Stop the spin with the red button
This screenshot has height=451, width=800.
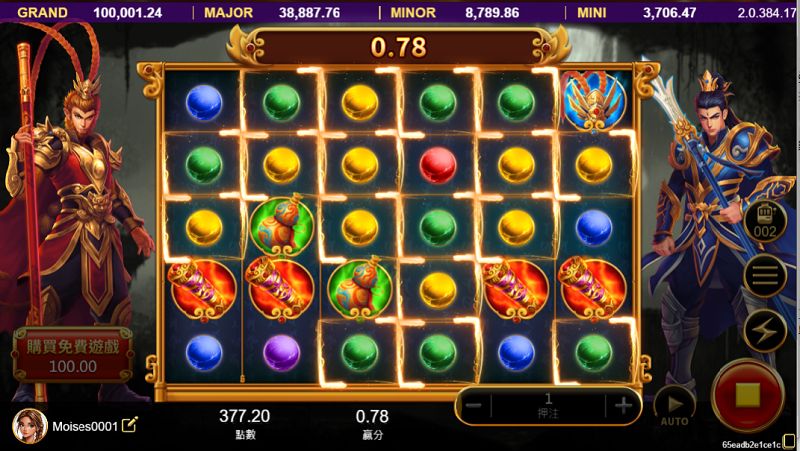coord(747,394)
